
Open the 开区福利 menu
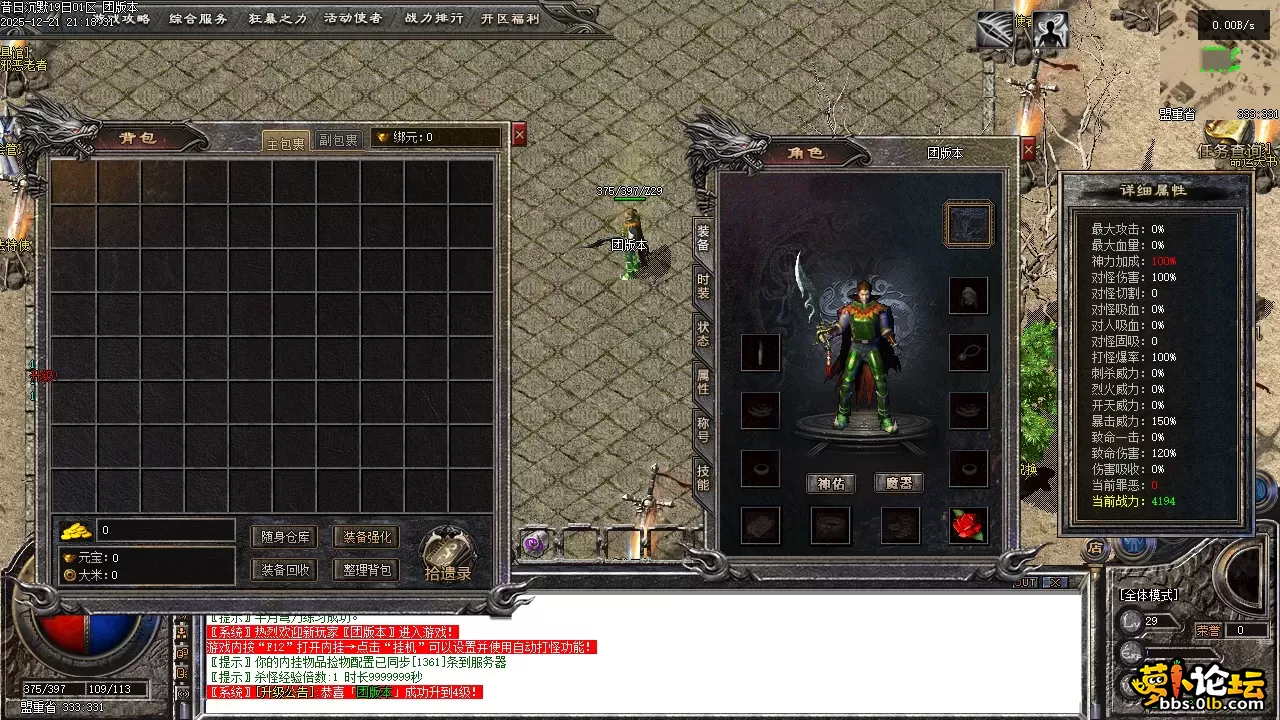[509, 18]
